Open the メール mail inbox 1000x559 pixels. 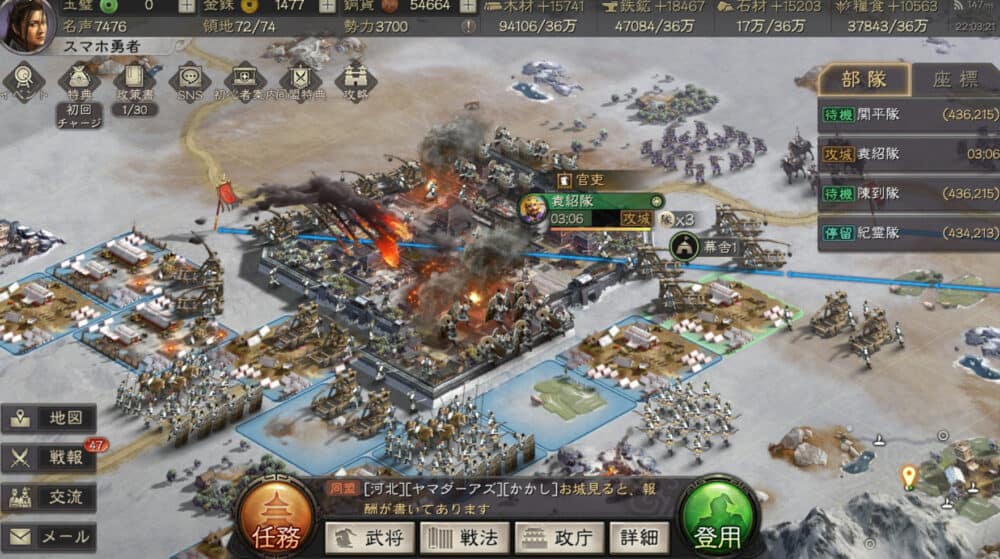[50, 537]
